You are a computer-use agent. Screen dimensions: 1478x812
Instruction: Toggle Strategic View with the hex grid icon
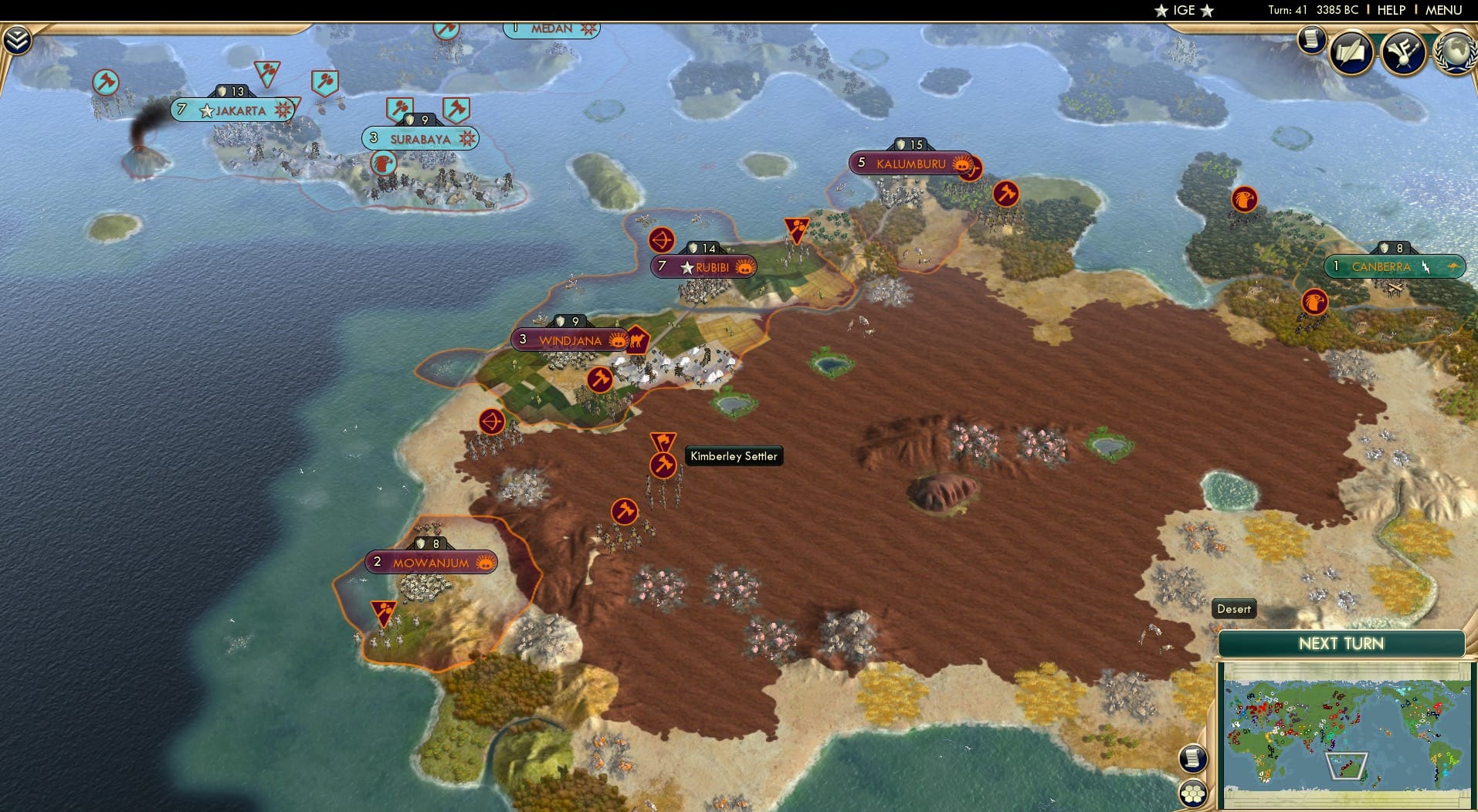(1193, 792)
